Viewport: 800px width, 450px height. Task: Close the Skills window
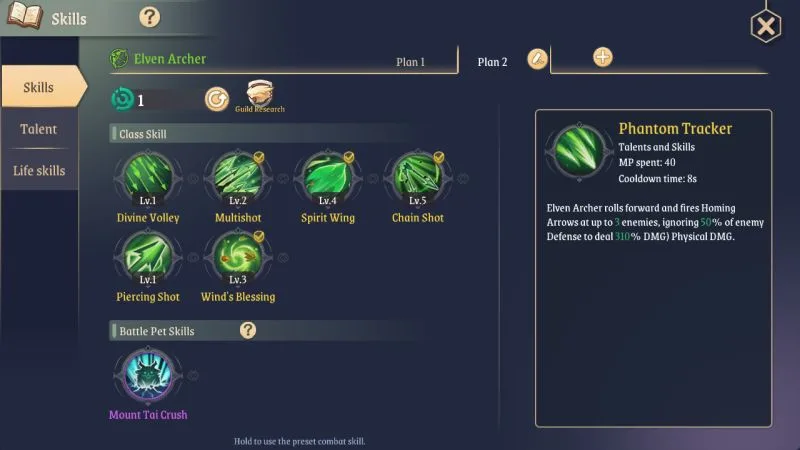coord(765,26)
